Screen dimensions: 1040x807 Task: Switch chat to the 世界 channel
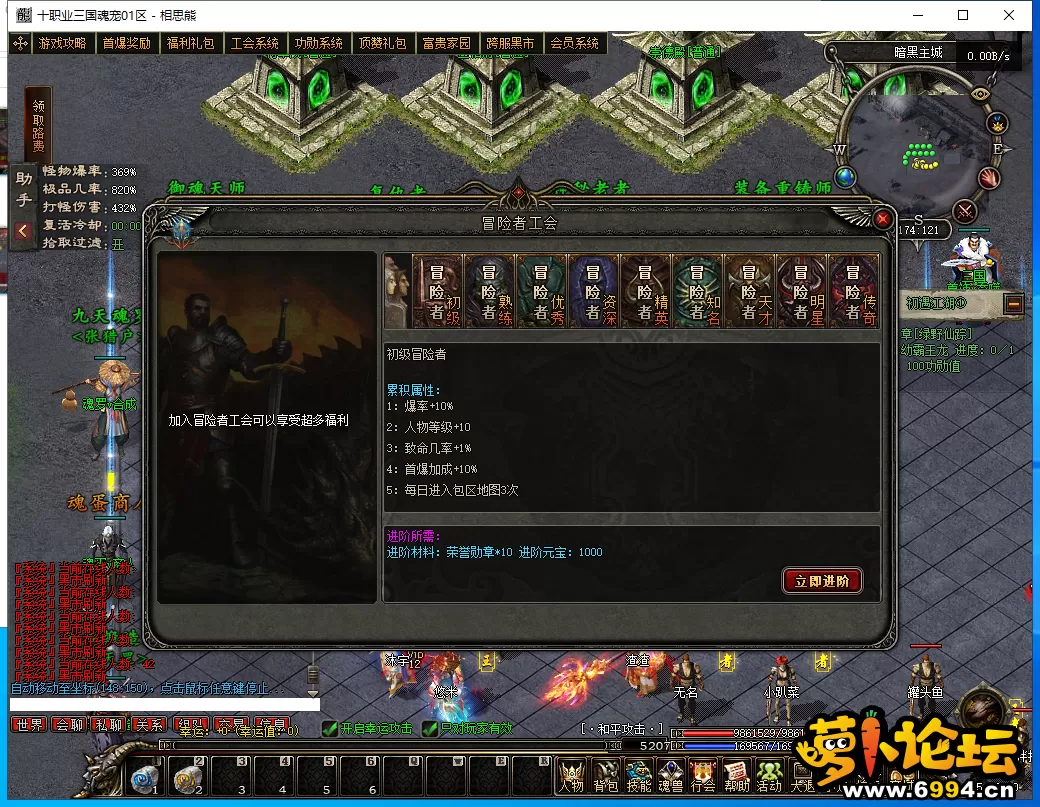(28, 725)
